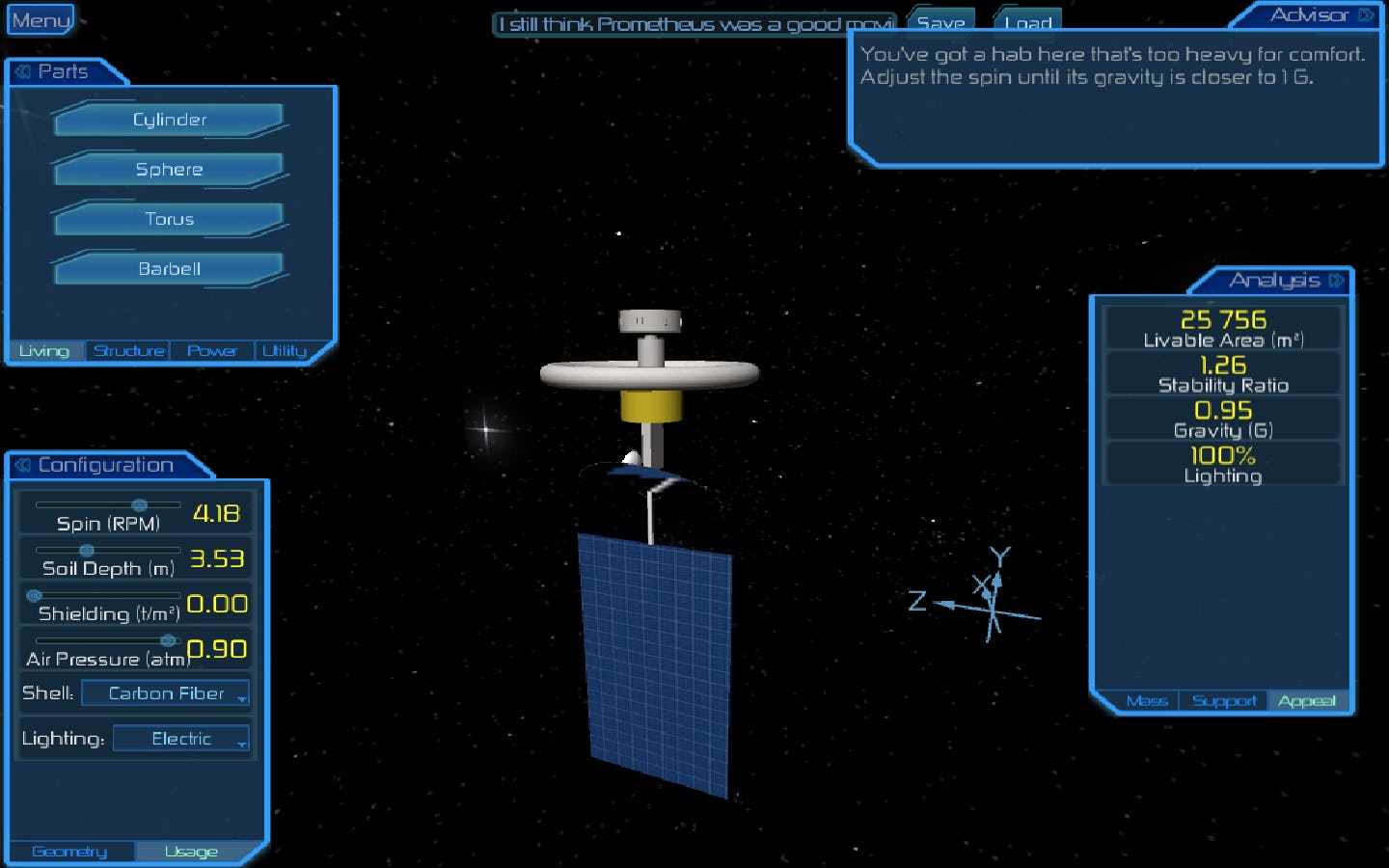1389x868 pixels.
Task: Open the Shell material dropdown showing Carbon Fiber
Action: pos(164,692)
